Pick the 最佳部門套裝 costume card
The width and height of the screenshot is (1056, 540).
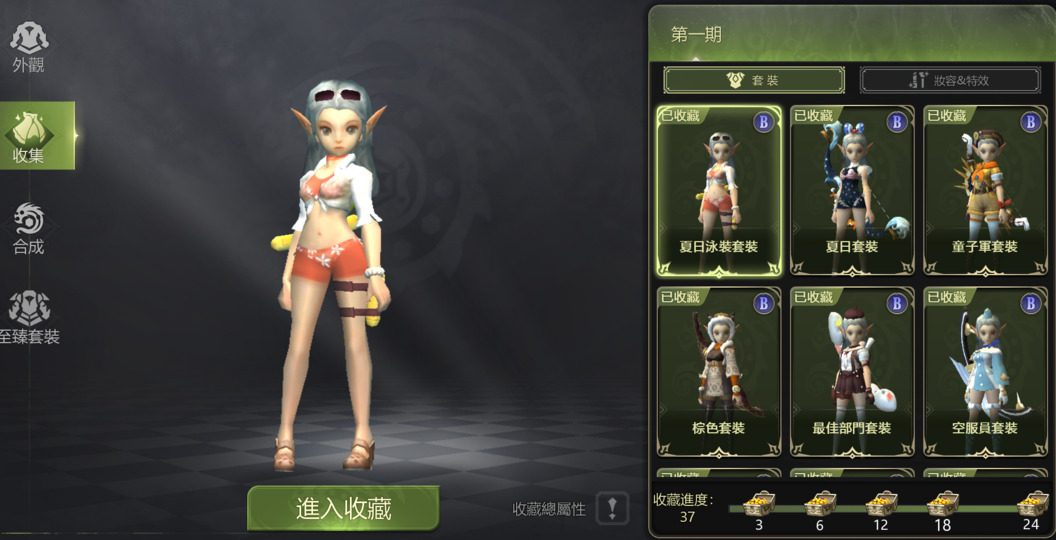pyautogui.click(x=852, y=372)
